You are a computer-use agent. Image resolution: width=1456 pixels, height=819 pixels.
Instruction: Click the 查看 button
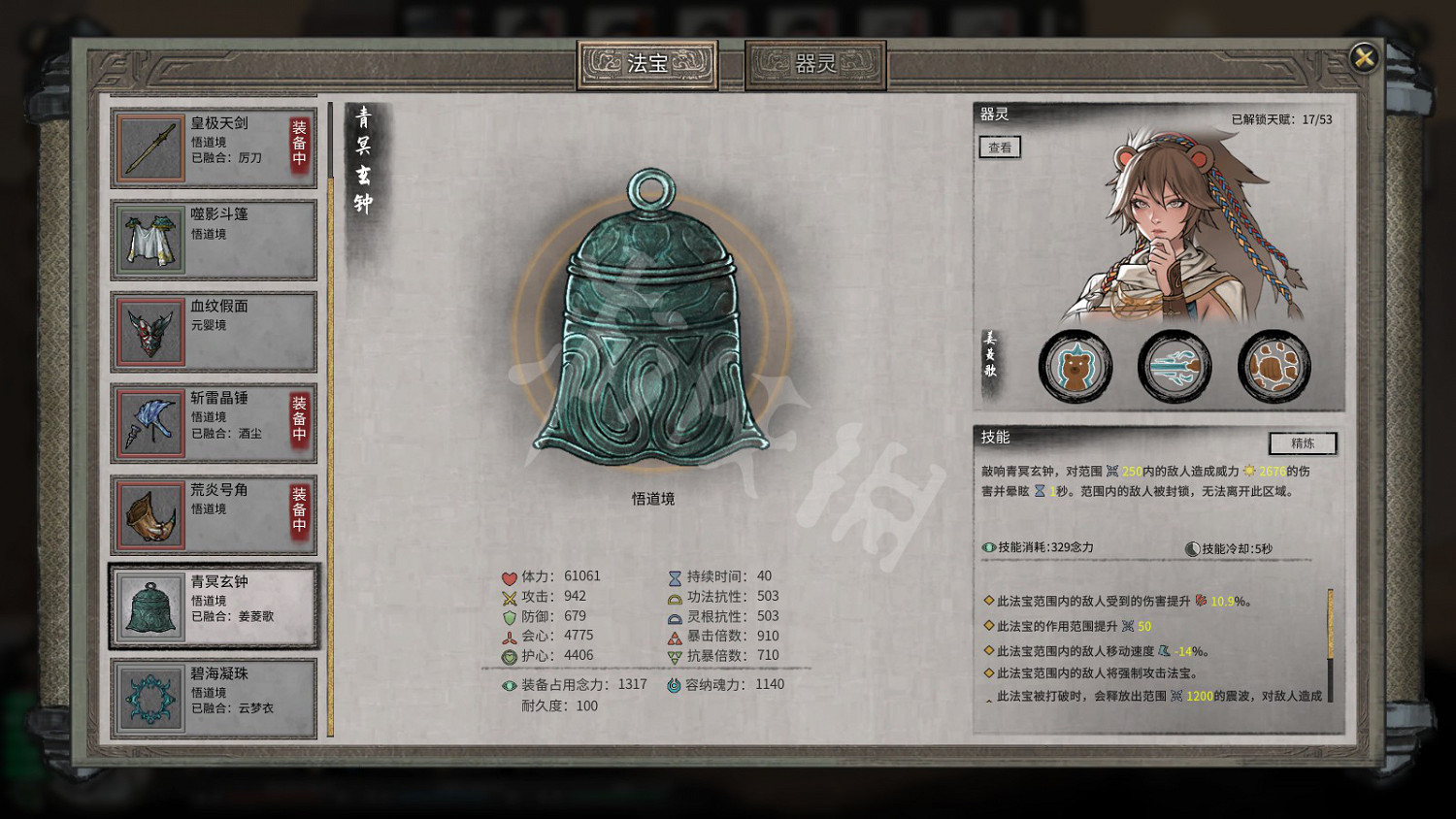(999, 147)
